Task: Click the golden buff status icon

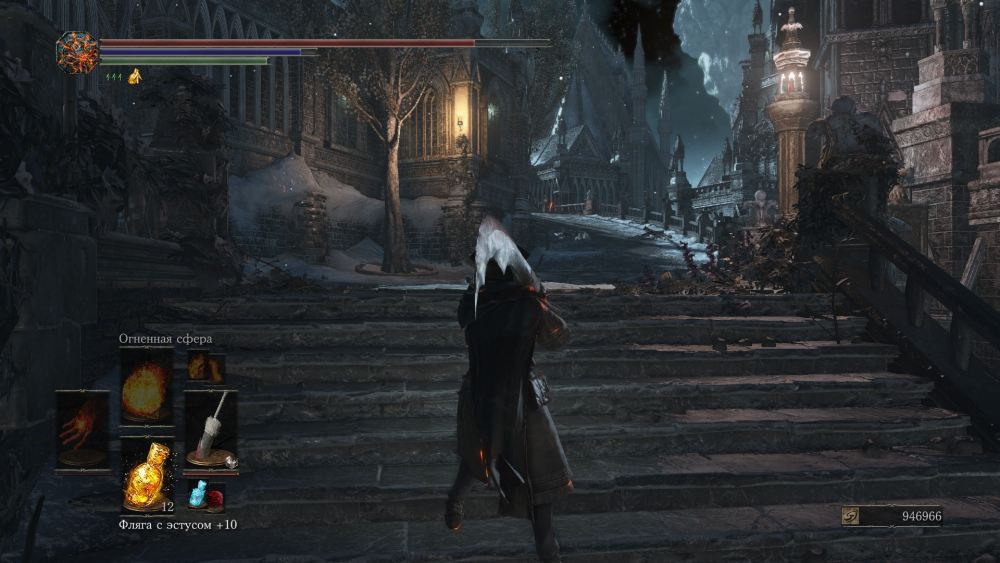Action: pos(134,76)
